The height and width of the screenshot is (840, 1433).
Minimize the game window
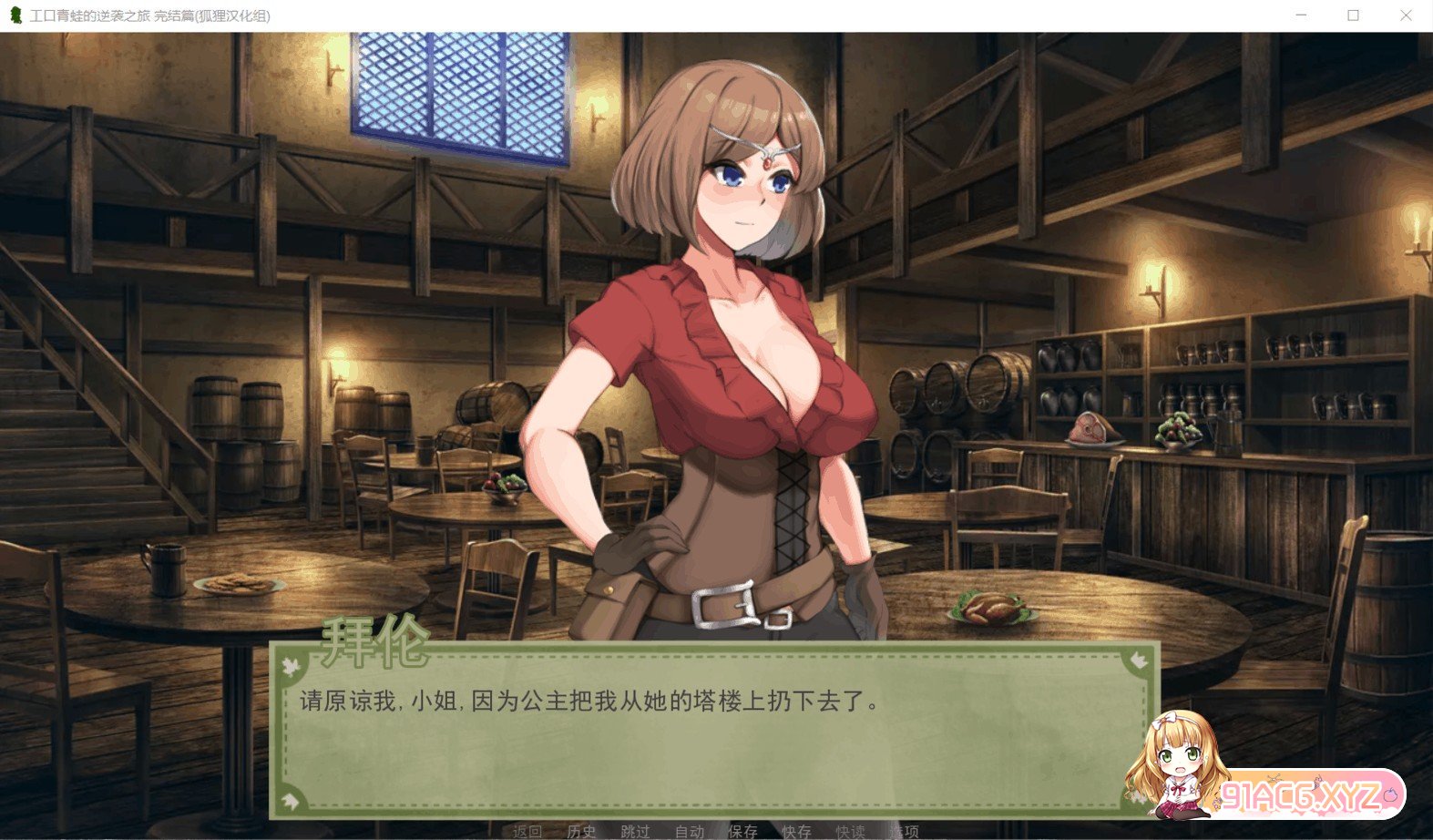pyautogui.click(x=1301, y=15)
